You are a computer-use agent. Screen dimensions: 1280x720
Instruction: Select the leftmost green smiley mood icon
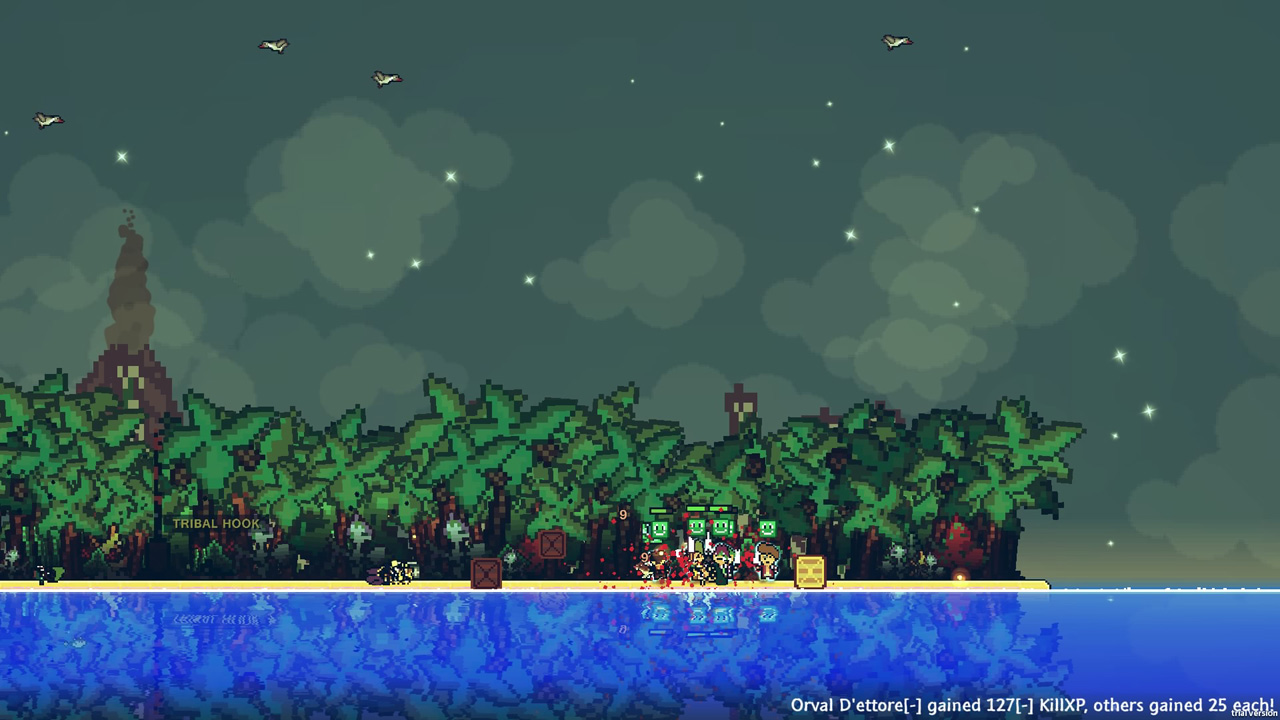tap(660, 529)
